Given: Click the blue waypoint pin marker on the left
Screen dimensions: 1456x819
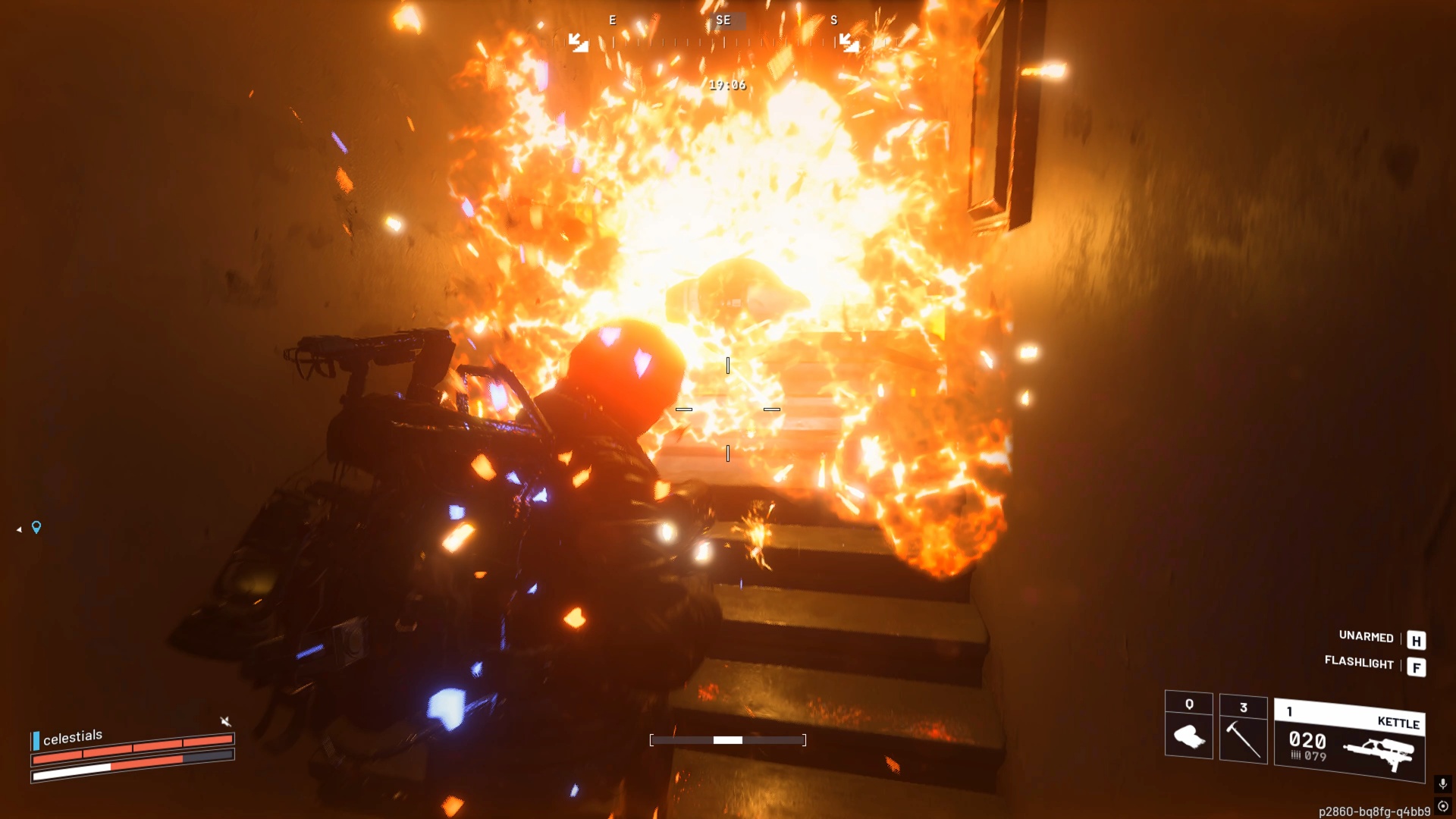Looking at the screenshot, I should coord(36,529).
